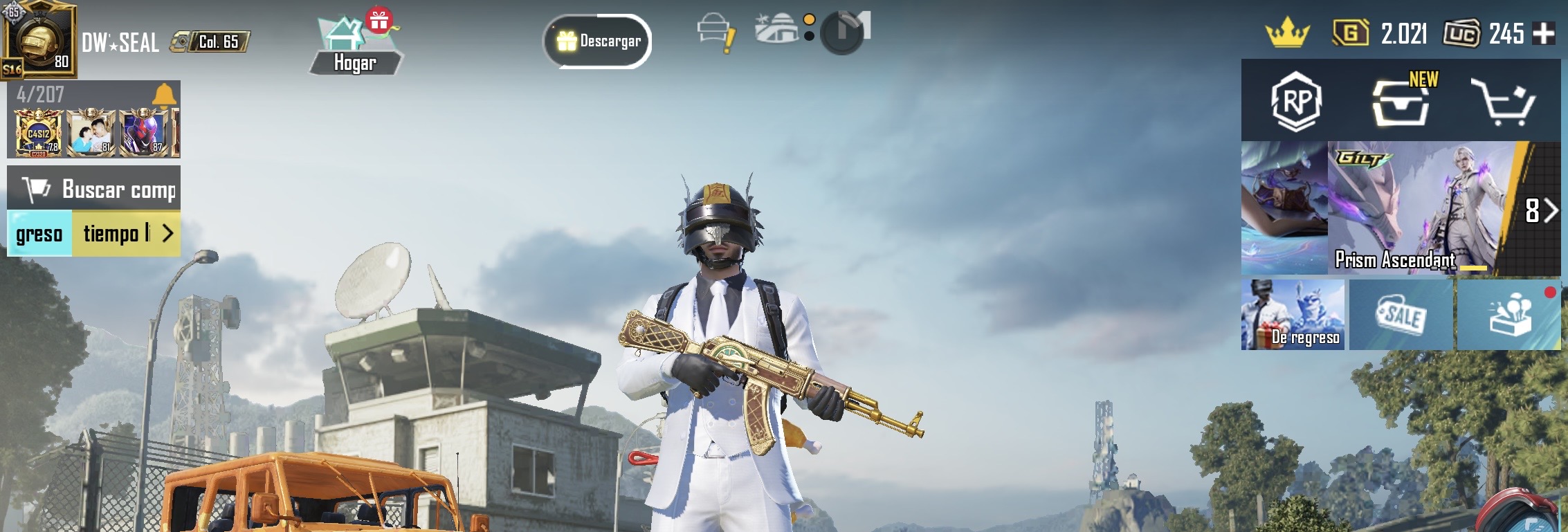Open the Royale Pass RP icon
This screenshot has height=532, width=1568.
(1296, 101)
